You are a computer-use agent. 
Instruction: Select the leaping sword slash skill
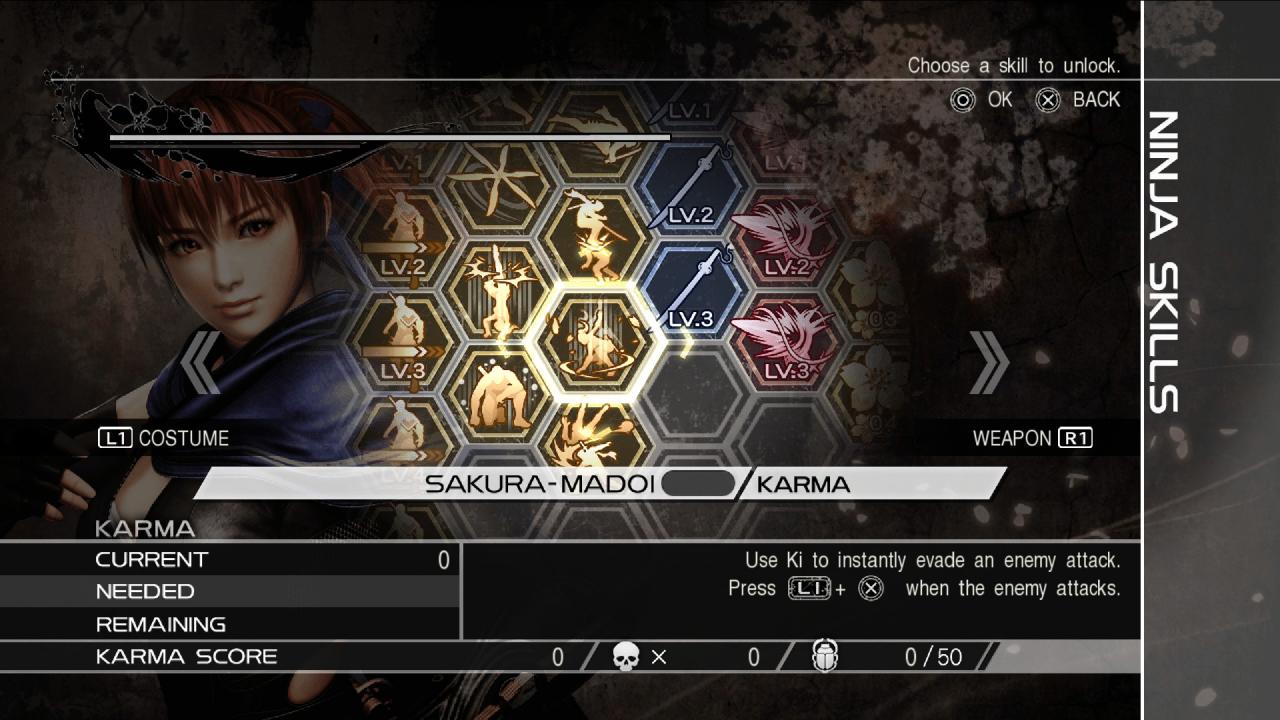click(x=597, y=240)
